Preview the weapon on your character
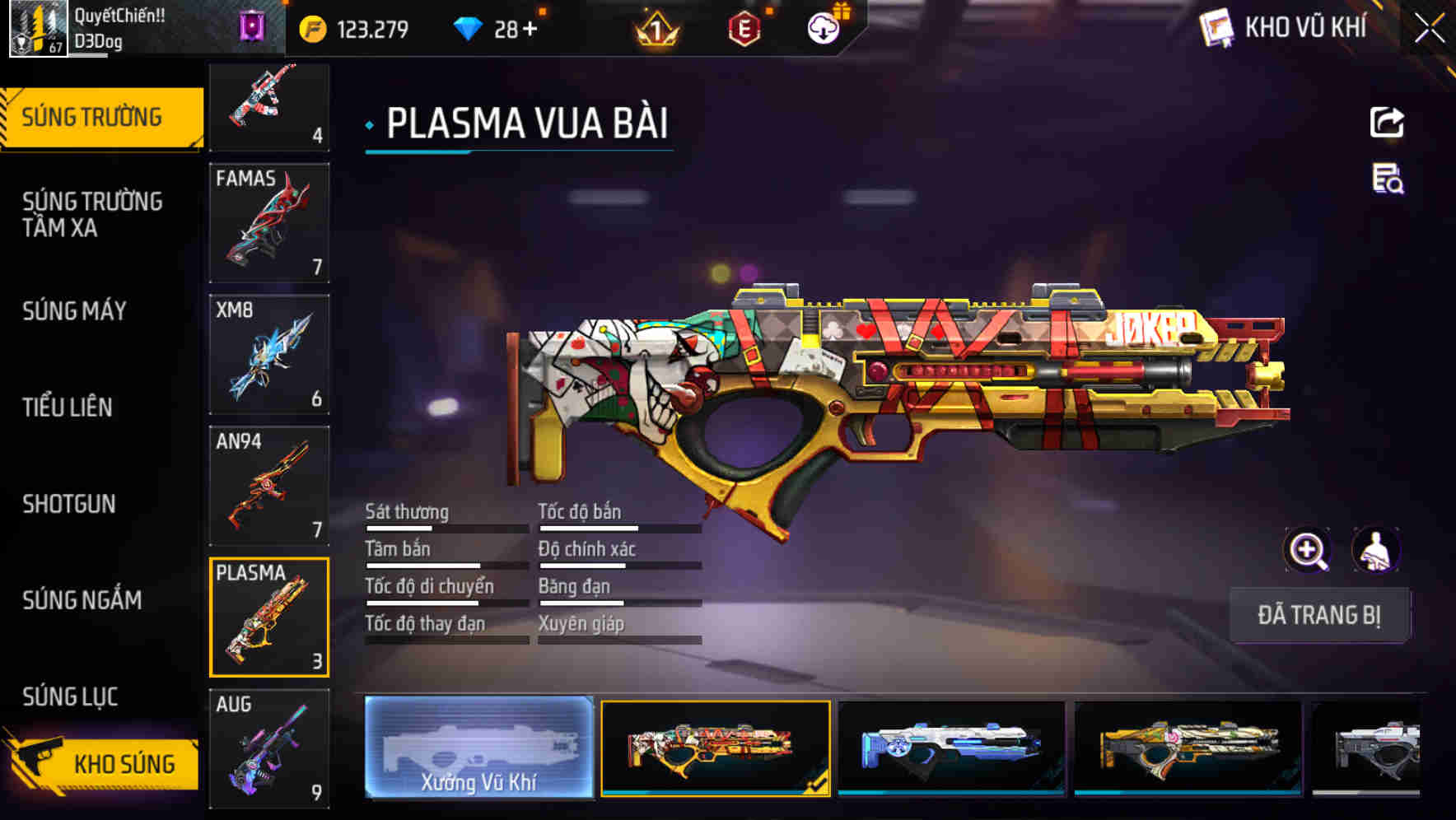The width and height of the screenshot is (1456, 820). (1374, 550)
